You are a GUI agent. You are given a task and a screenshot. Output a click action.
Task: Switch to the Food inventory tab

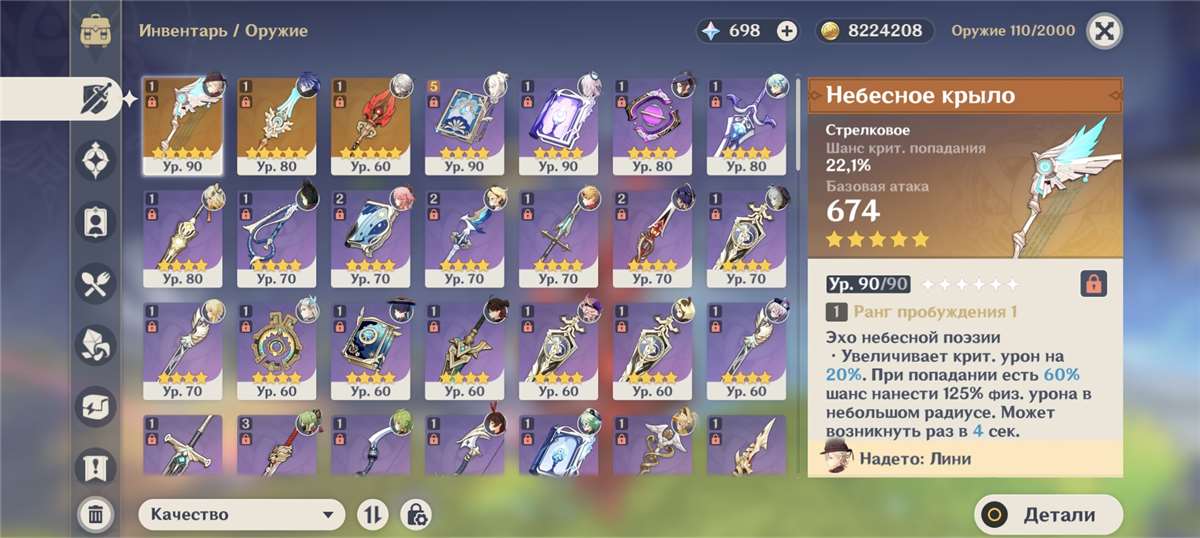(x=97, y=284)
